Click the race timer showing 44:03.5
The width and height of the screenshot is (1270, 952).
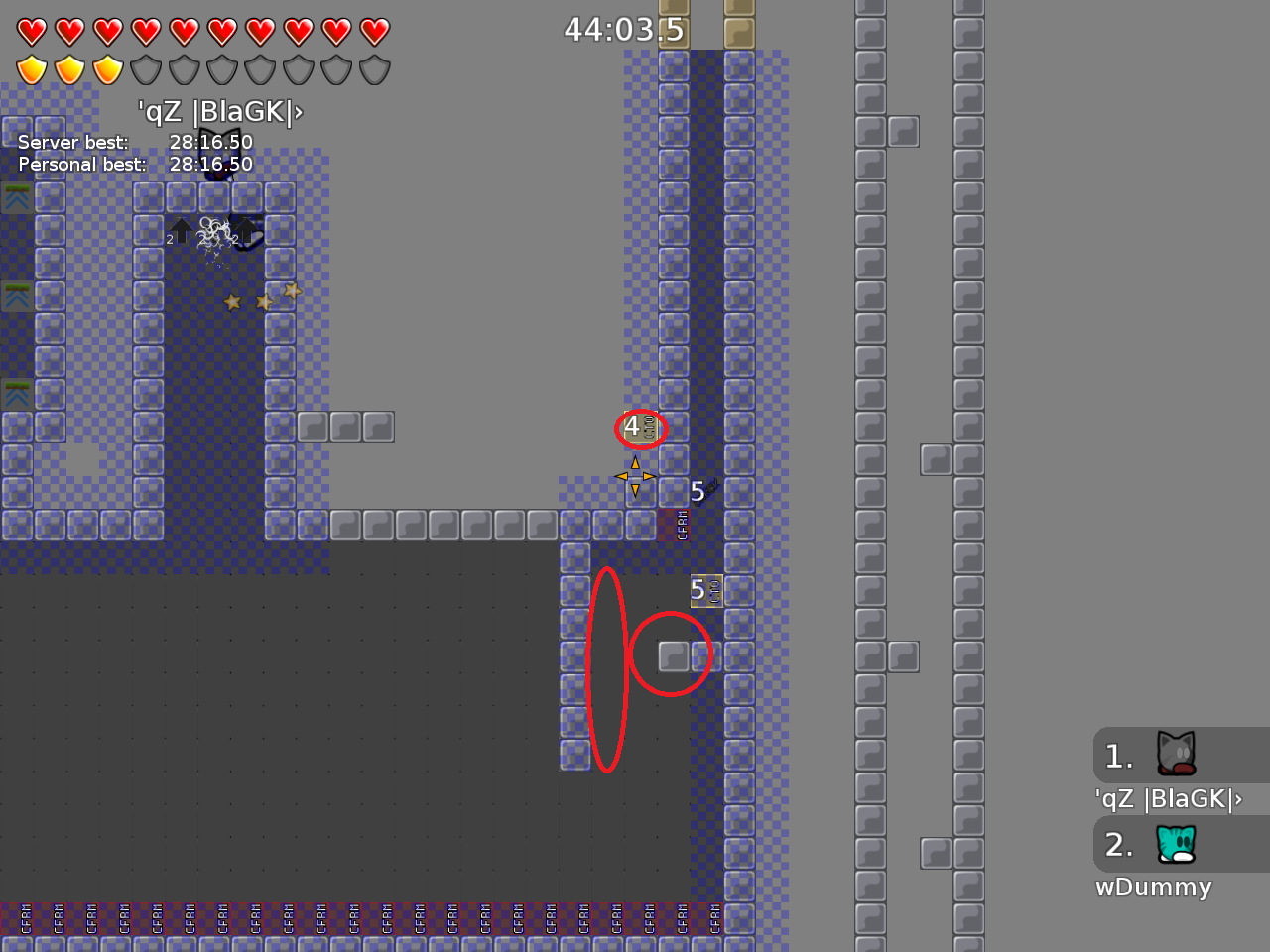pyautogui.click(x=625, y=31)
